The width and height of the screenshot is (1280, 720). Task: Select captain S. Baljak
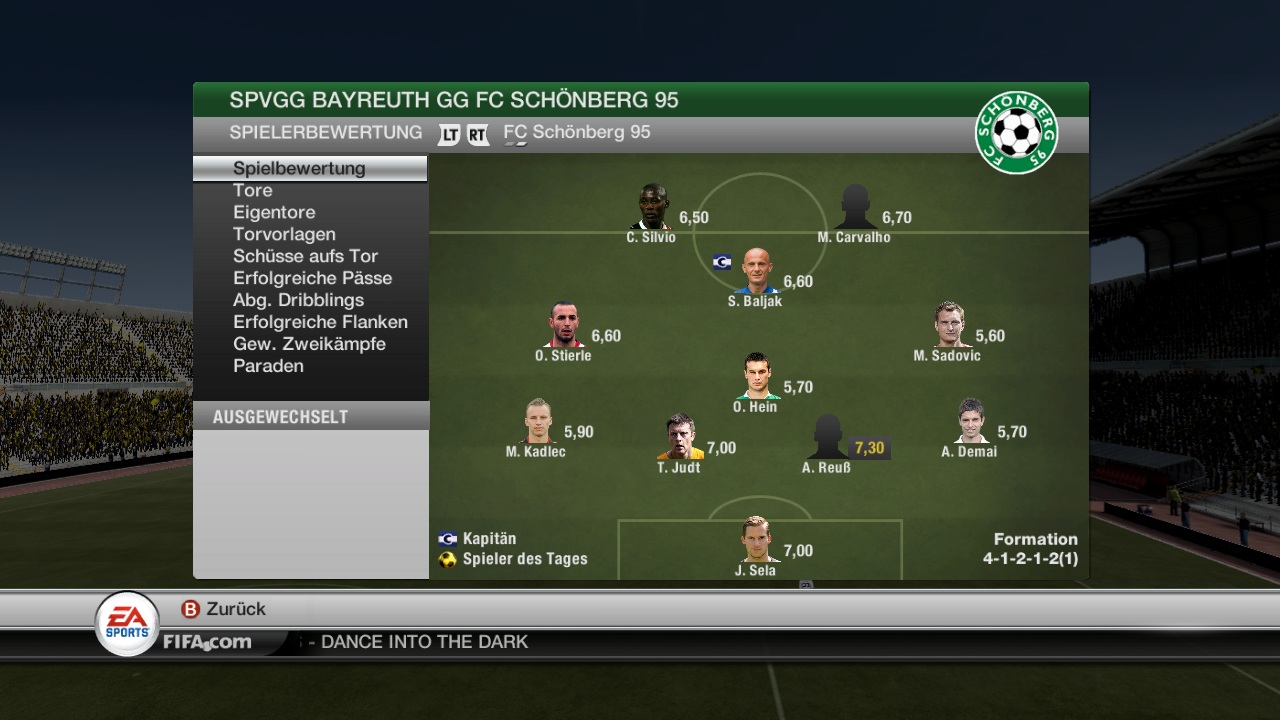click(x=757, y=271)
